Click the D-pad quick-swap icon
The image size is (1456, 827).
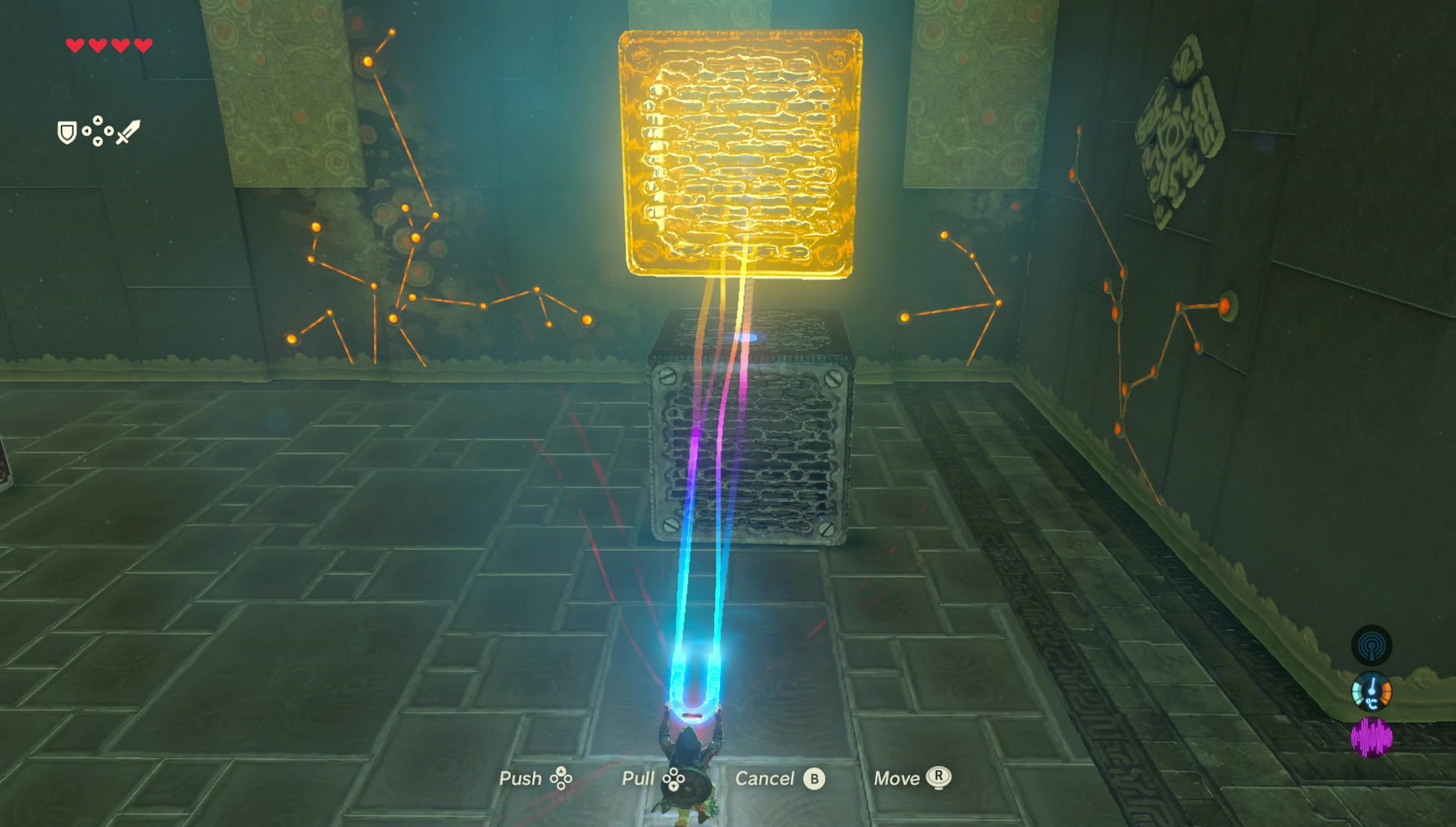click(97, 130)
